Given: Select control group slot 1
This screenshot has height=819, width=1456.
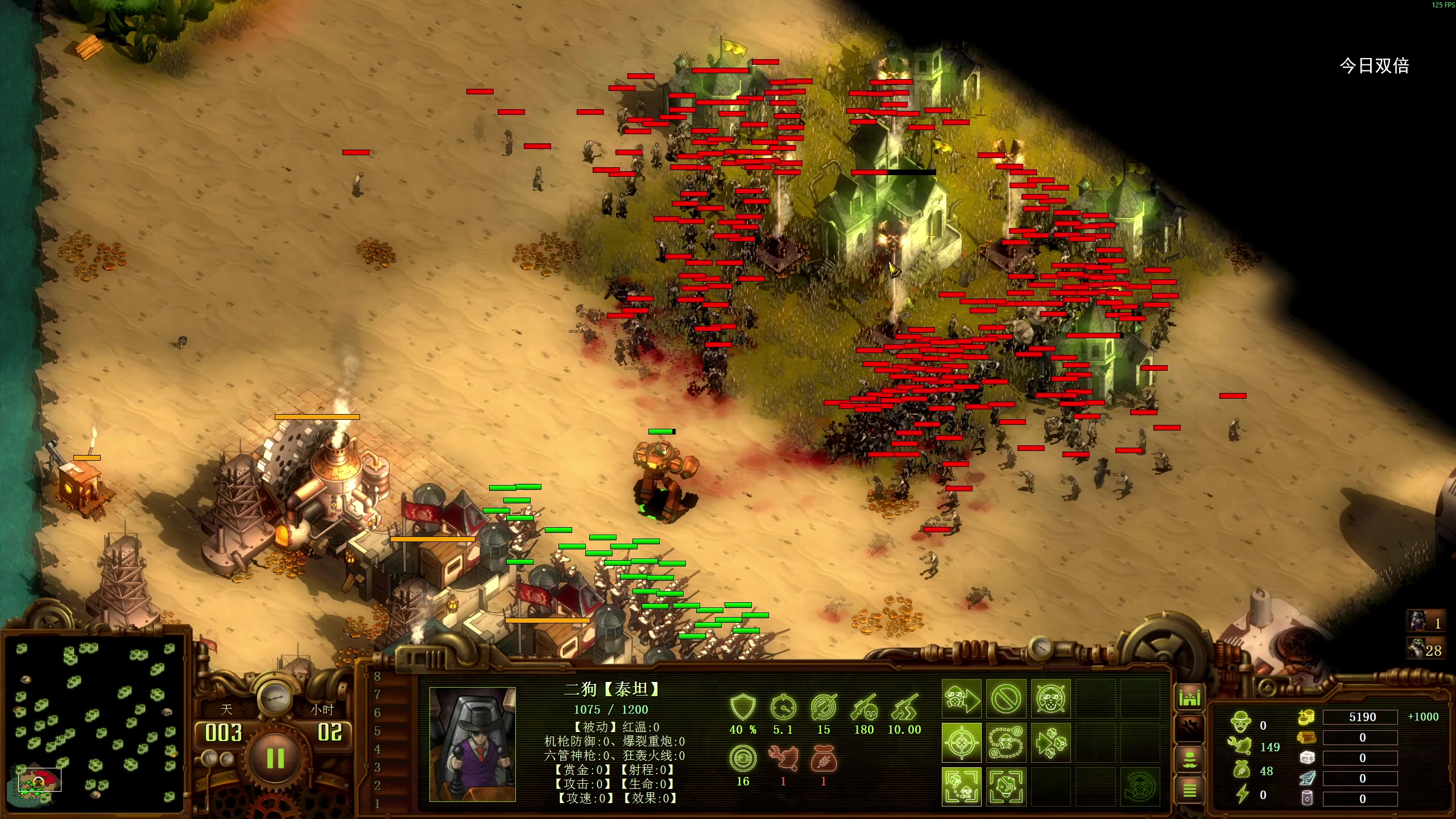Looking at the screenshot, I should click(x=377, y=804).
